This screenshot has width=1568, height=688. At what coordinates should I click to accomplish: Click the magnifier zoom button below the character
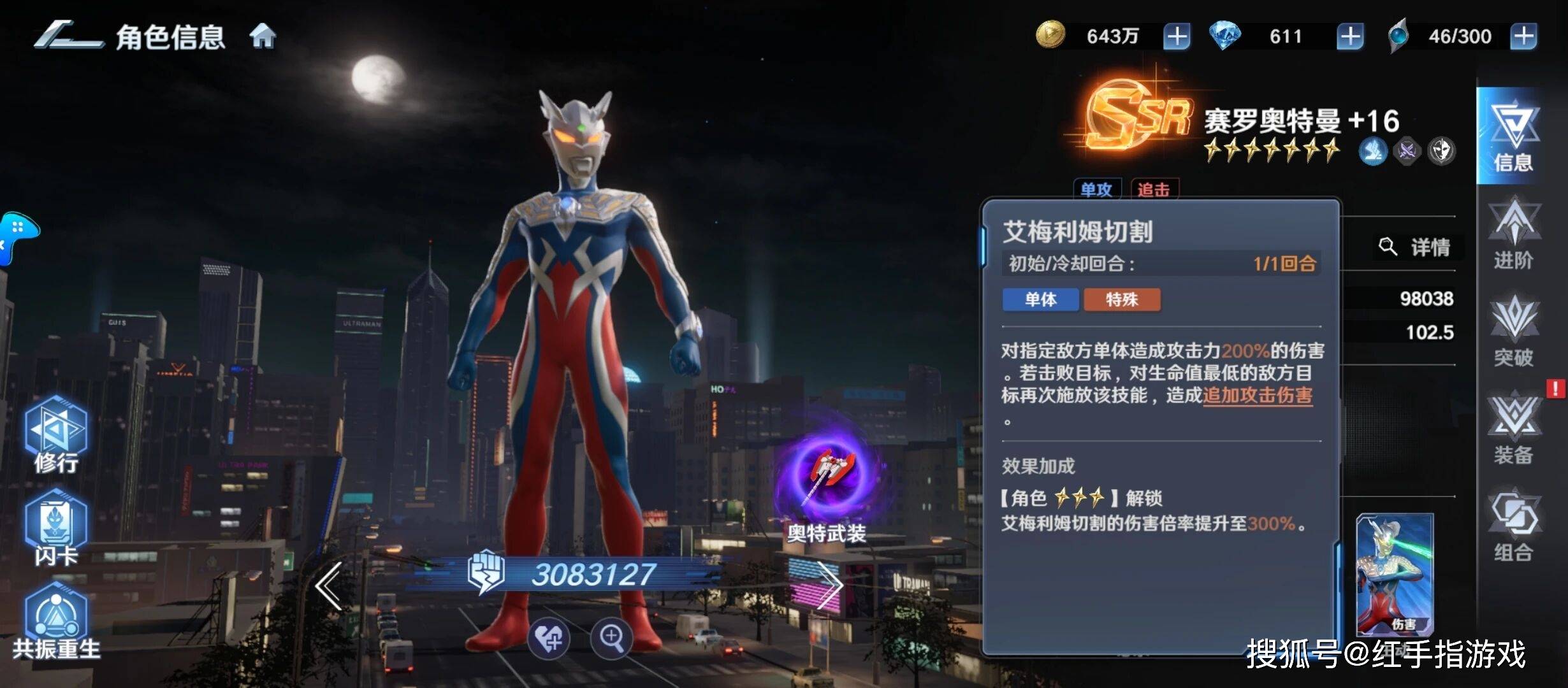tap(611, 637)
